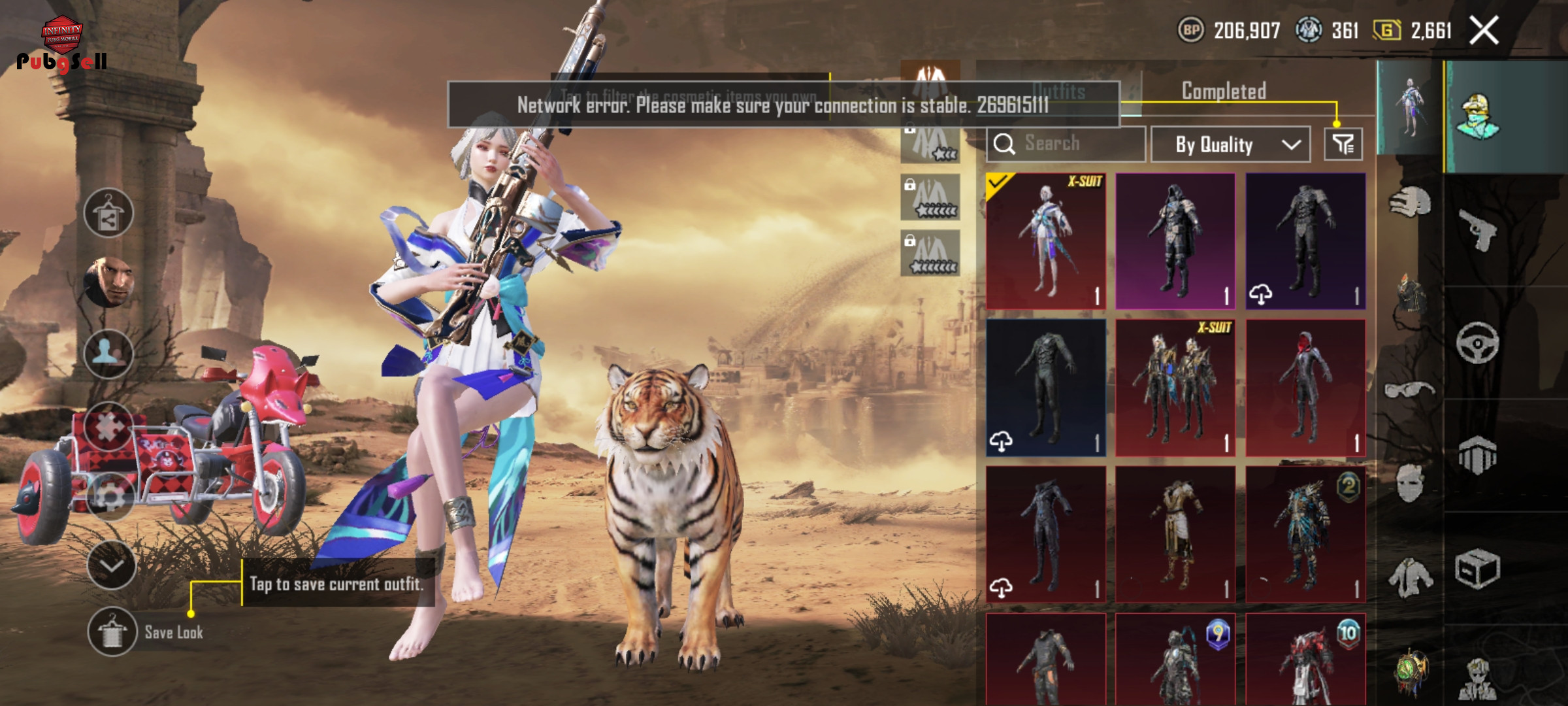Open the character face customization portrait
This screenshot has width=1568, height=706.
point(108,282)
